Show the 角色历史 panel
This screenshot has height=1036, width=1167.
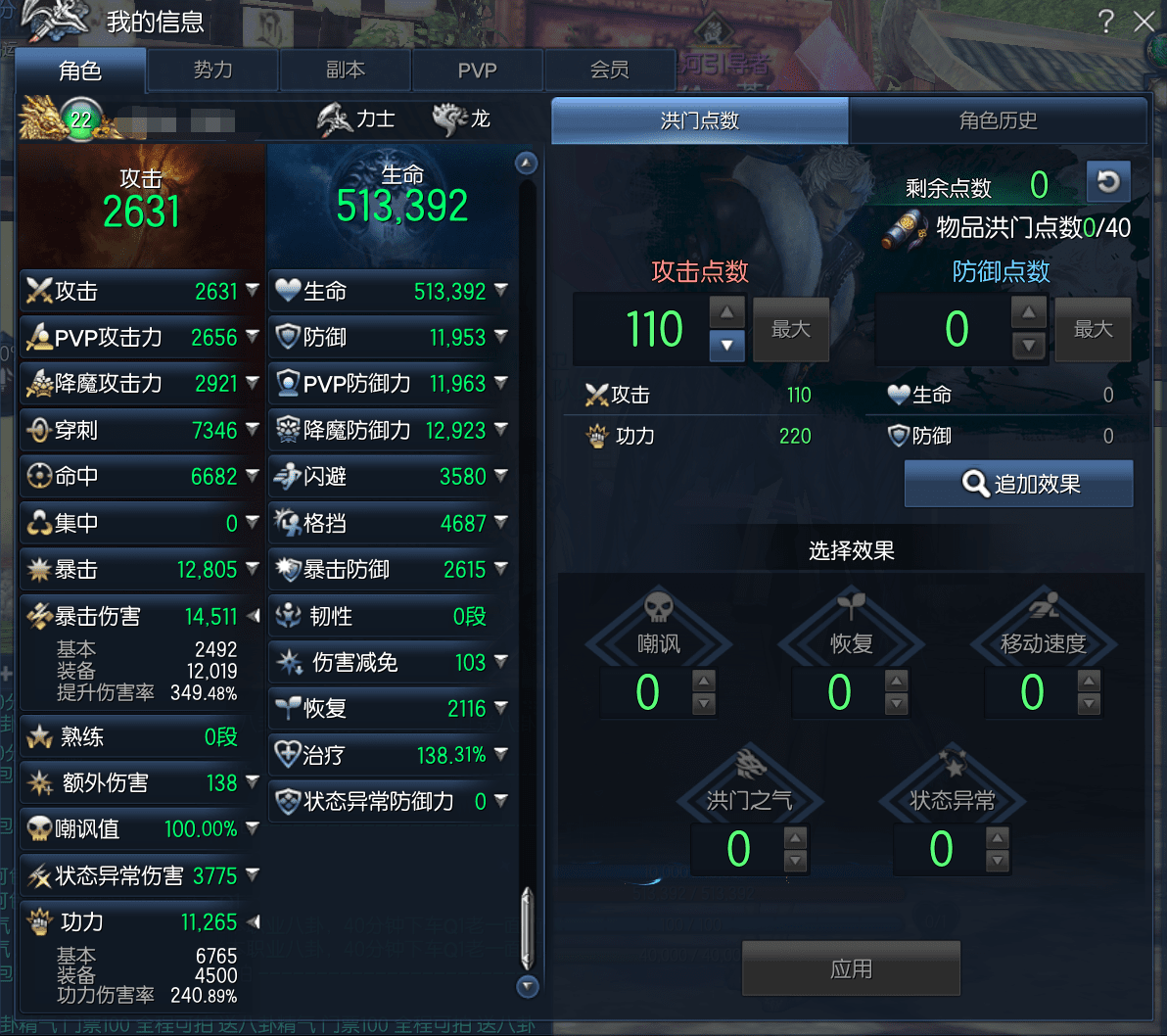(998, 120)
